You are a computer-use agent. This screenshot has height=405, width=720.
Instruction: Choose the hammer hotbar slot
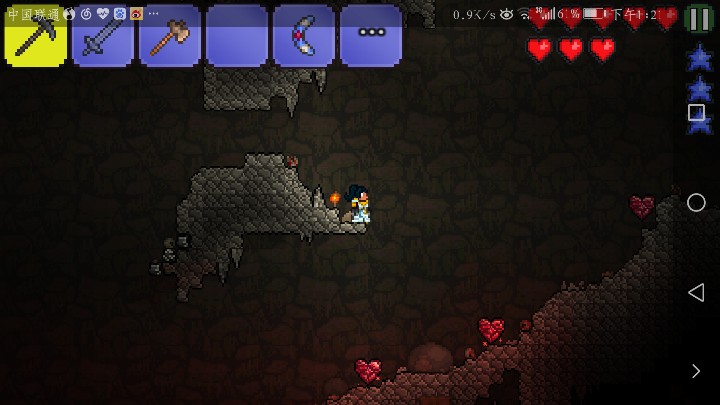(170, 36)
